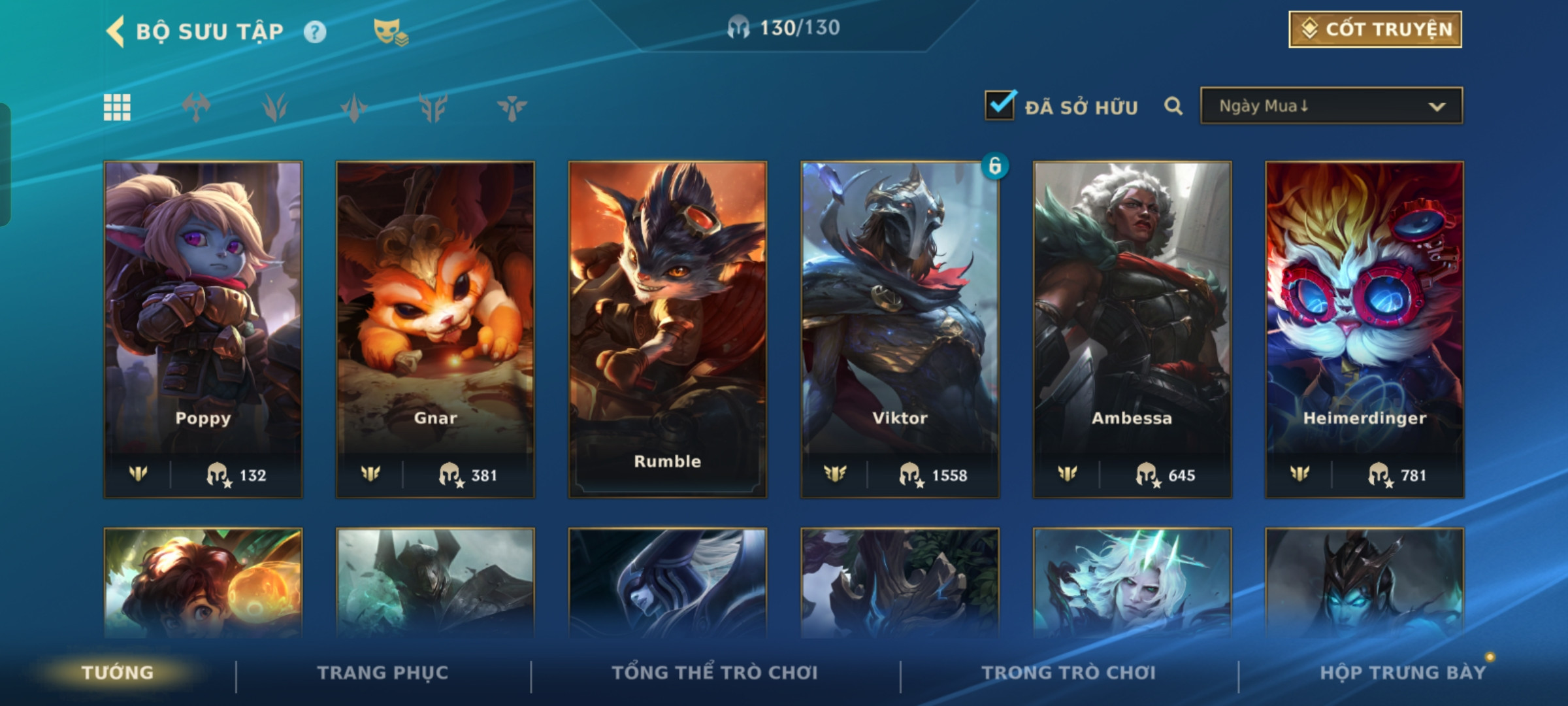This screenshot has height=706, width=1568.
Task: Click the magnifying glass search icon
Action: coord(1173,106)
